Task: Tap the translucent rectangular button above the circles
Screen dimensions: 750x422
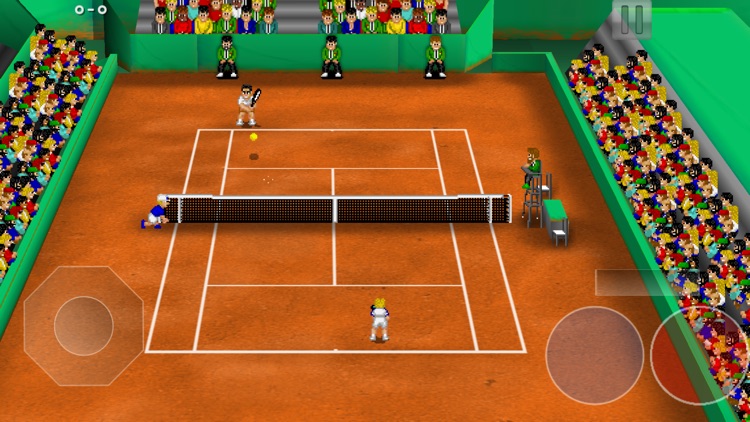Action: (636, 282)
